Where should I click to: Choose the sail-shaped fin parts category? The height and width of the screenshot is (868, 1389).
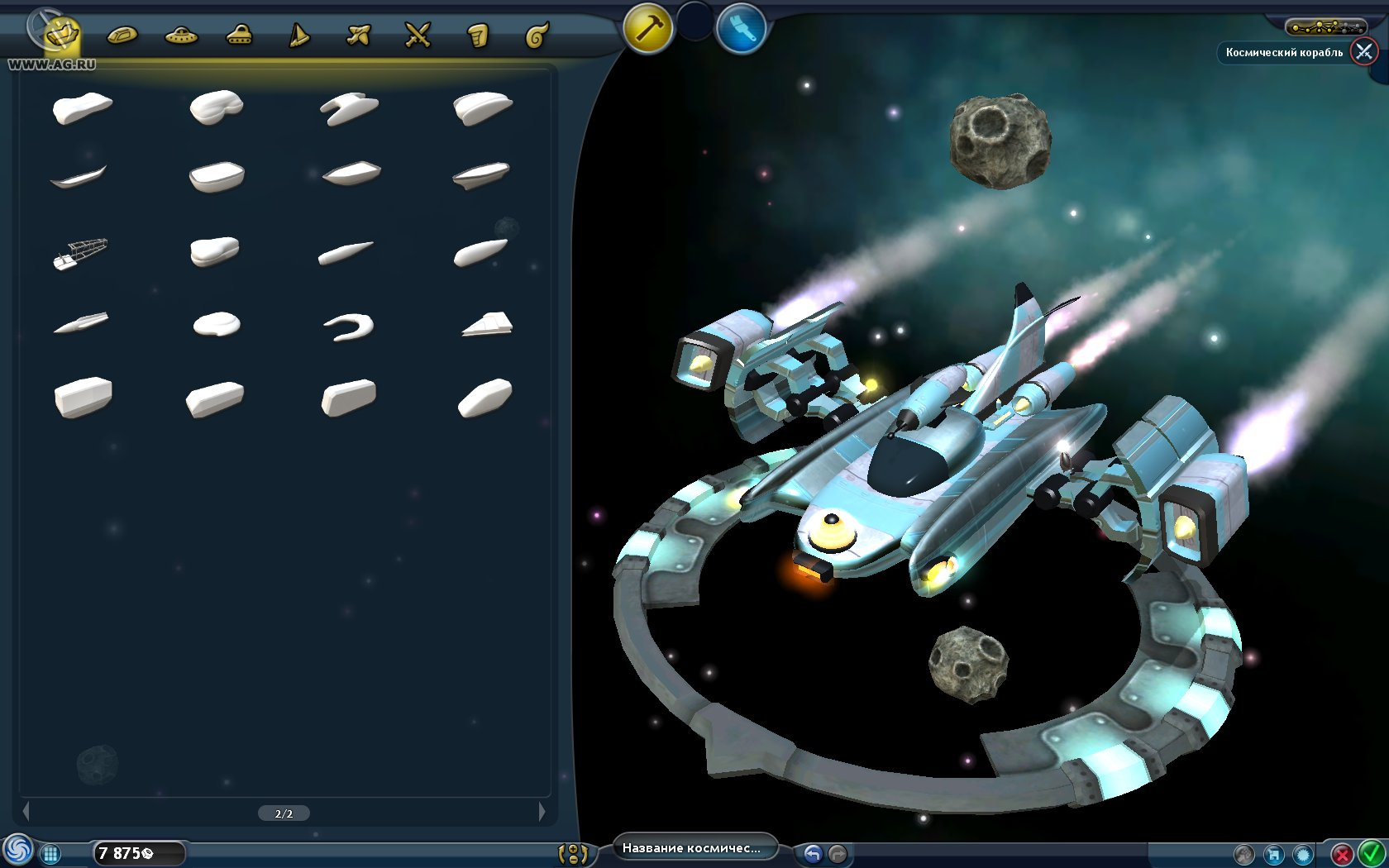(x=298, y=36)
